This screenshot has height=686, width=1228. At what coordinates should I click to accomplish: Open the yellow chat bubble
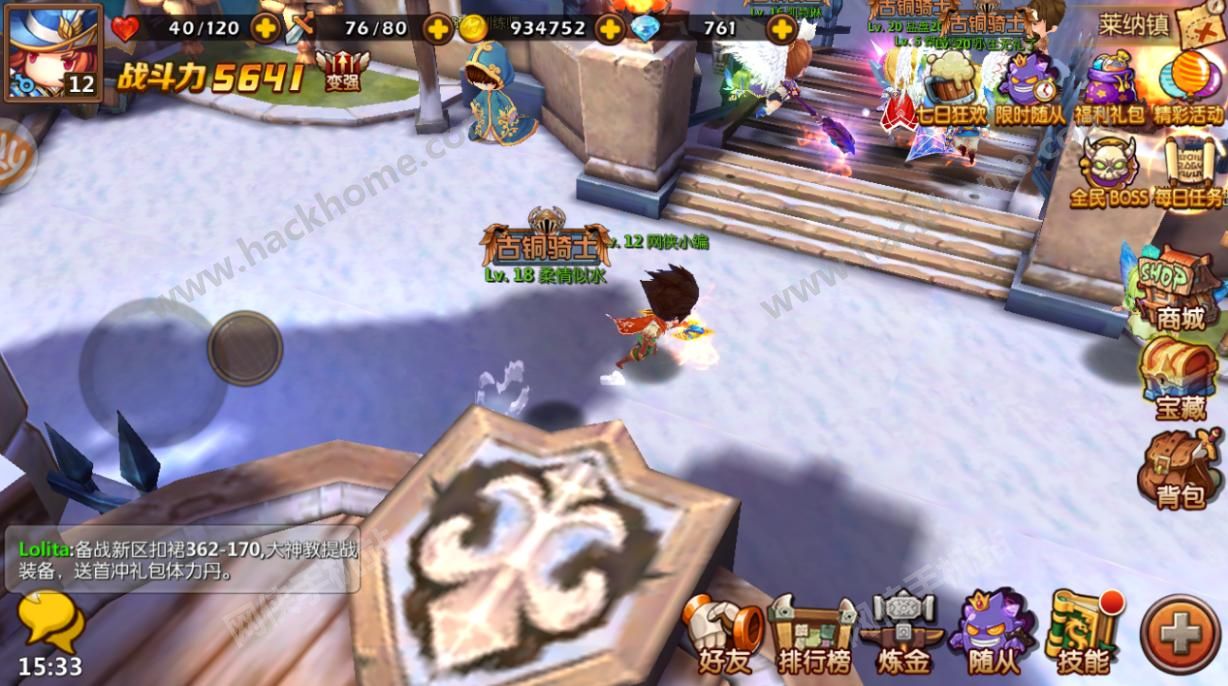tap(50, 620)
